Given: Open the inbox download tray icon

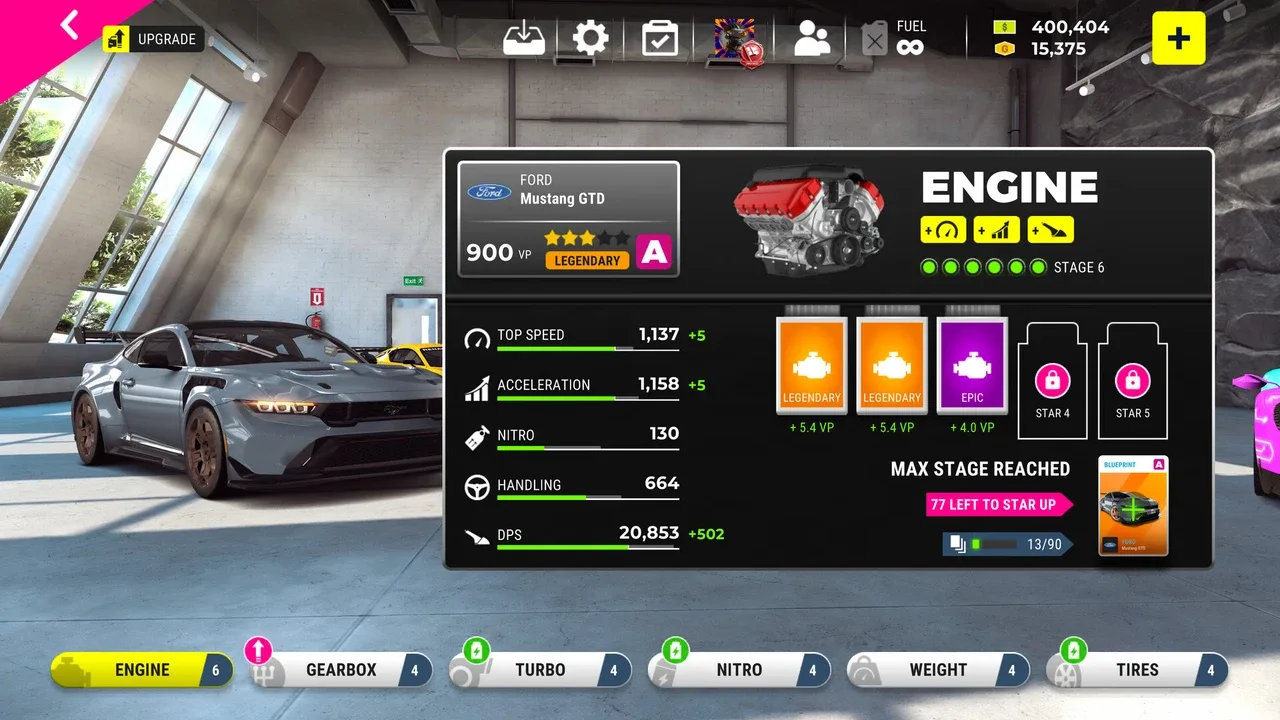Looking at the screenshot, I should (524, 39).
